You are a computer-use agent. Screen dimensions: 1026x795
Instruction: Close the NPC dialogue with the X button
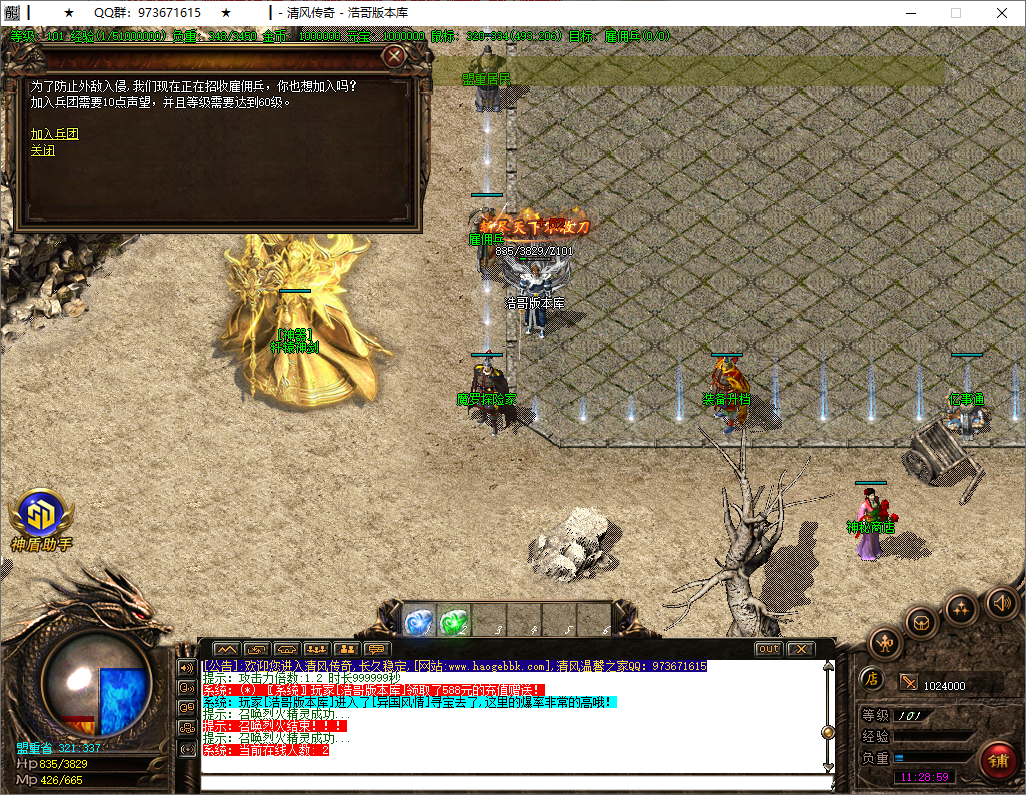[x=395, y=56]
